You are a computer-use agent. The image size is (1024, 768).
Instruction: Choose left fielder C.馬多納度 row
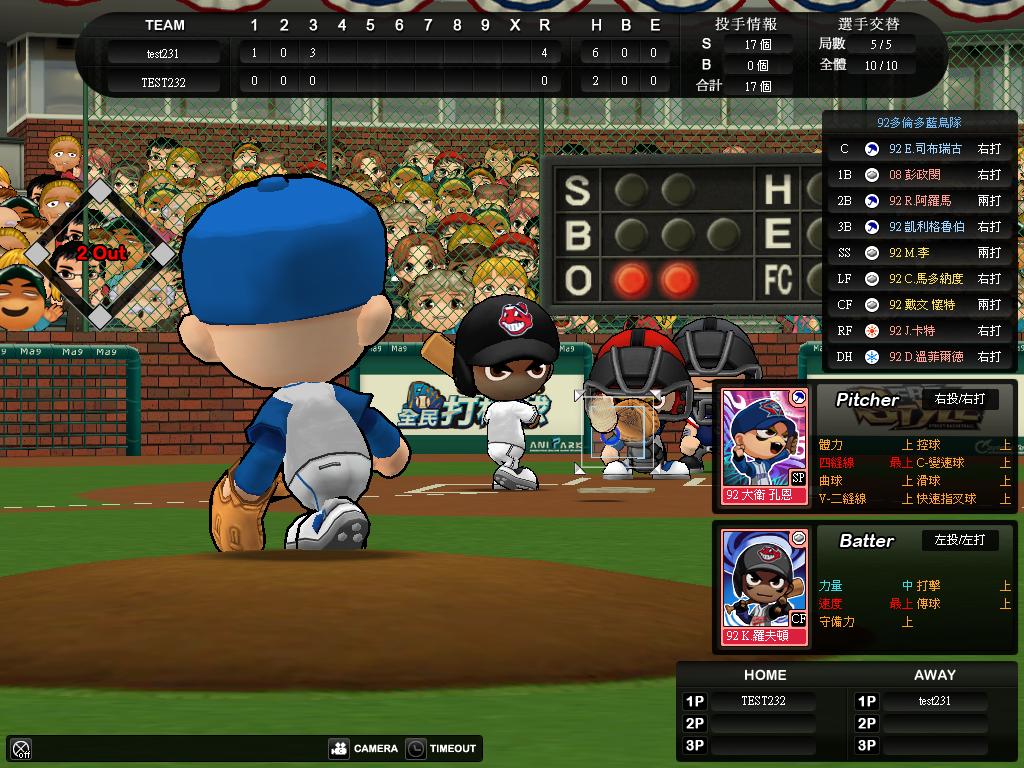[918, 279]
